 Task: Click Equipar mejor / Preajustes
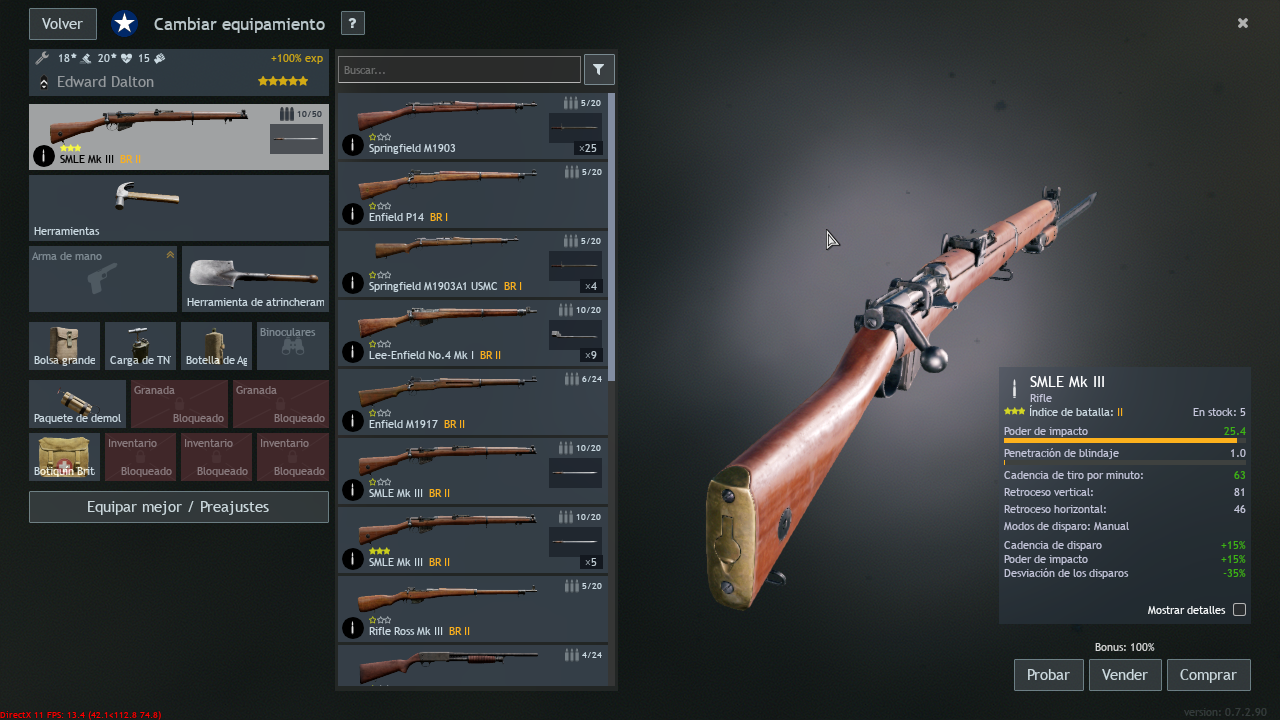[x=178, y=507]
